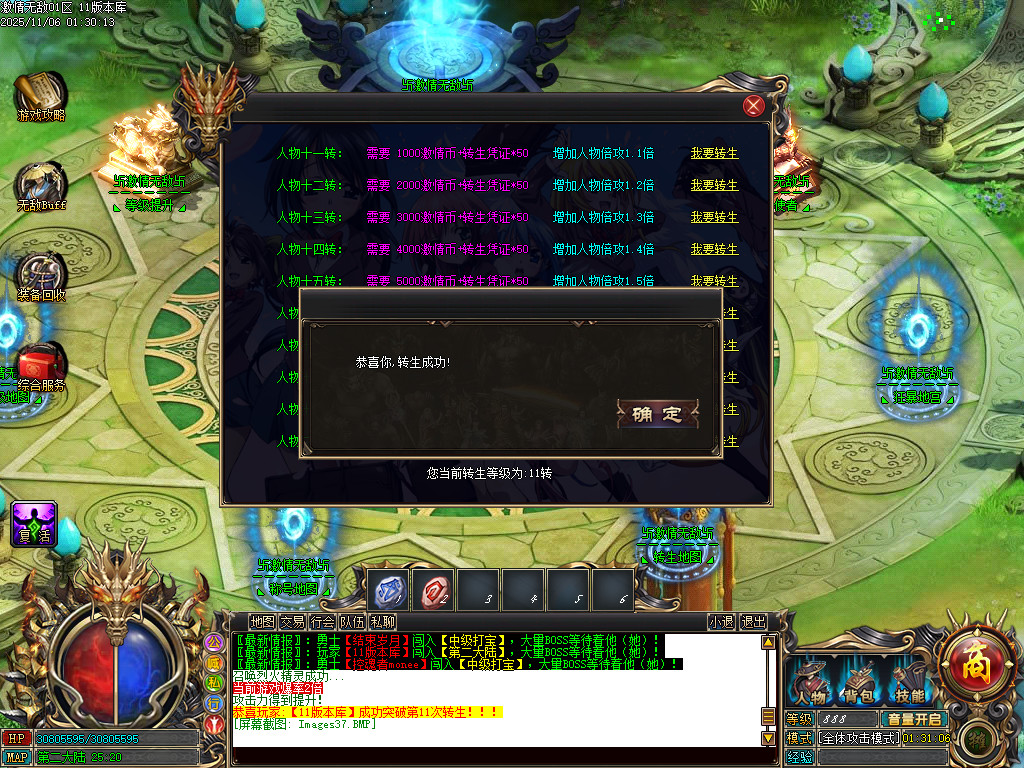Close the rebirth window with the red X
This screenshot has height=768, width=1024.
(x=754, y=107)
